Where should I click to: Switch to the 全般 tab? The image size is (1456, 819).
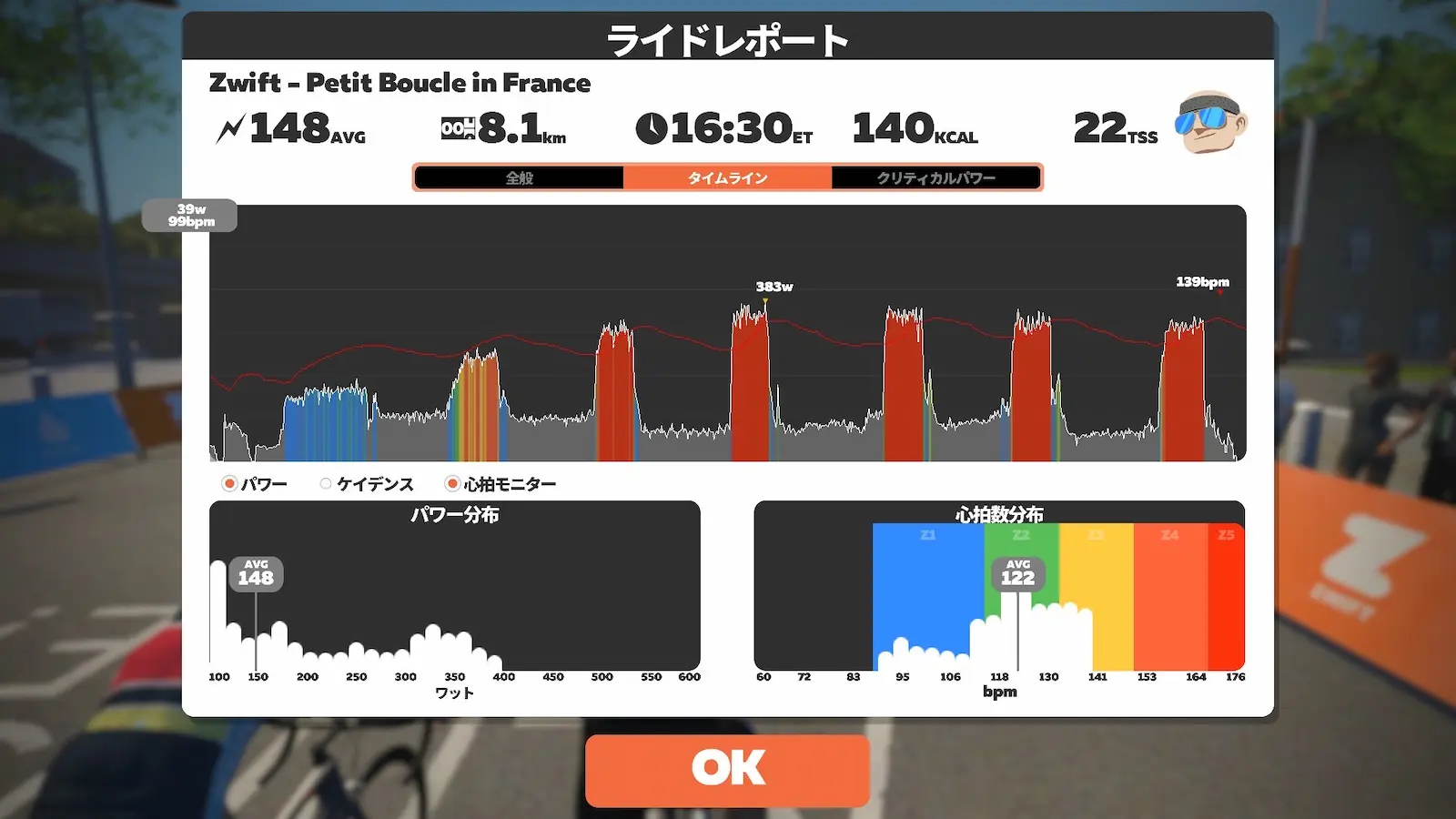pos(520,177)
